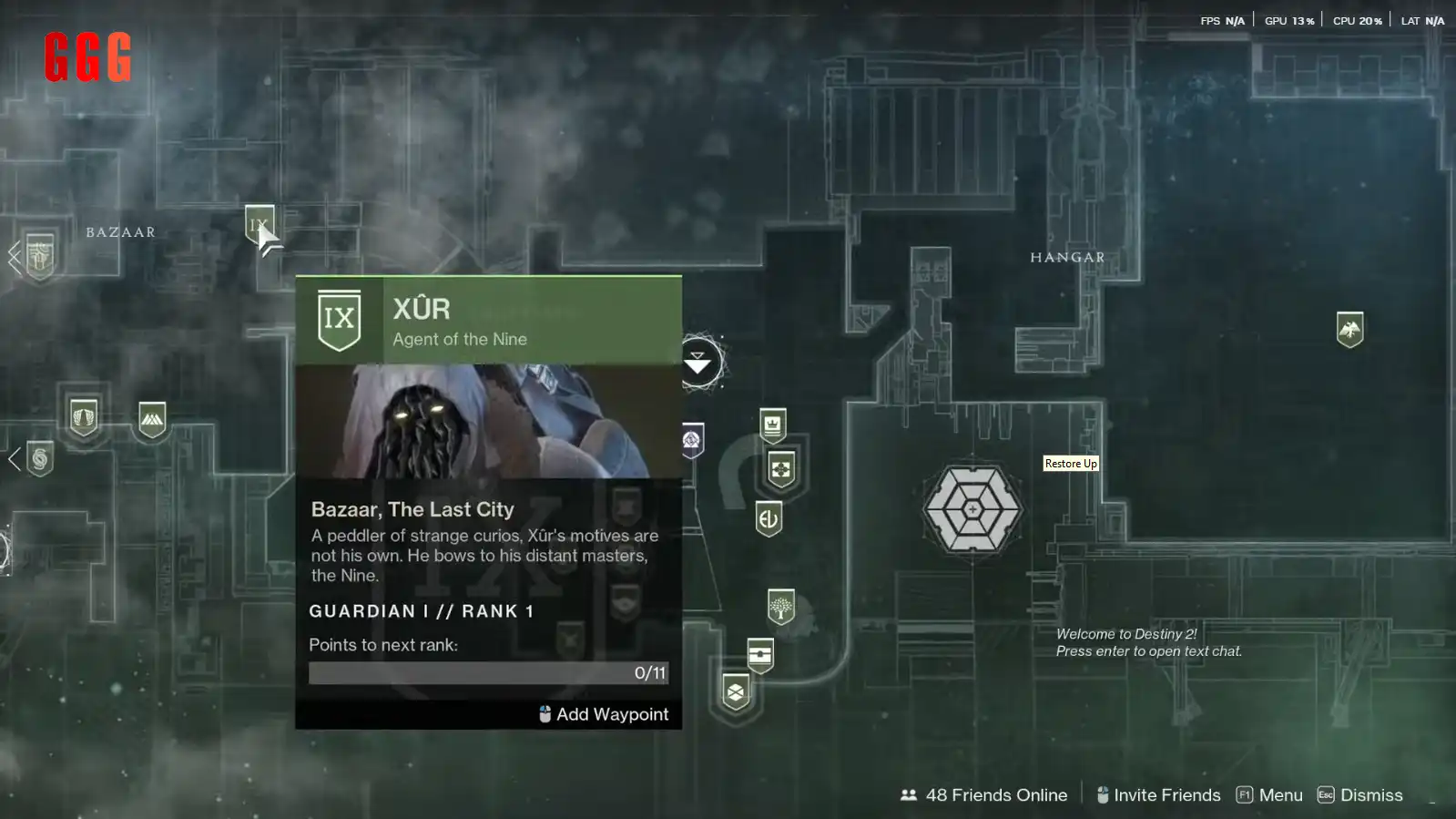Select the EV Eververse vendor marker
The image size is (1456, 819).
(769, 519)
